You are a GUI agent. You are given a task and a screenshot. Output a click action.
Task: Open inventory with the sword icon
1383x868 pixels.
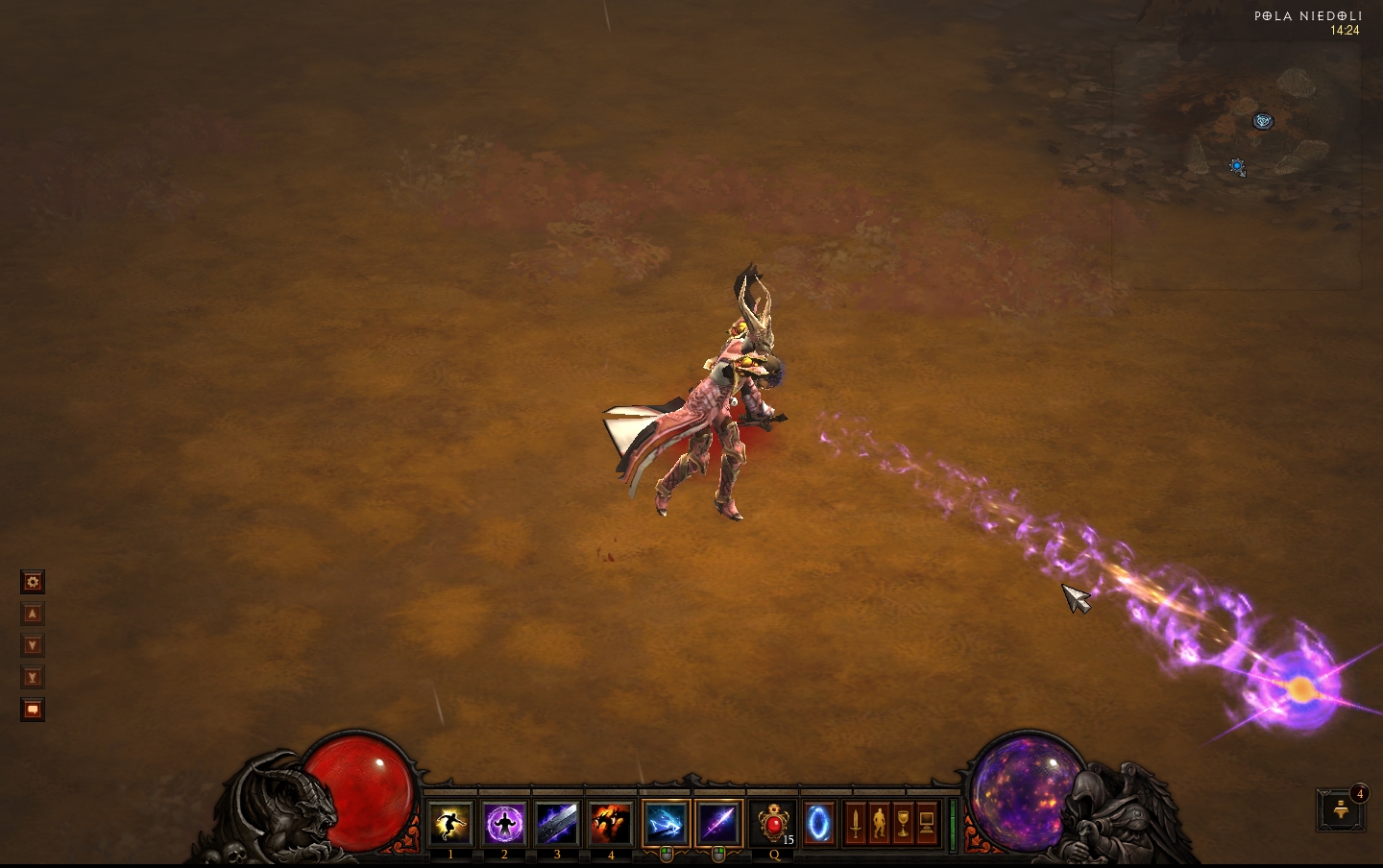855,824
